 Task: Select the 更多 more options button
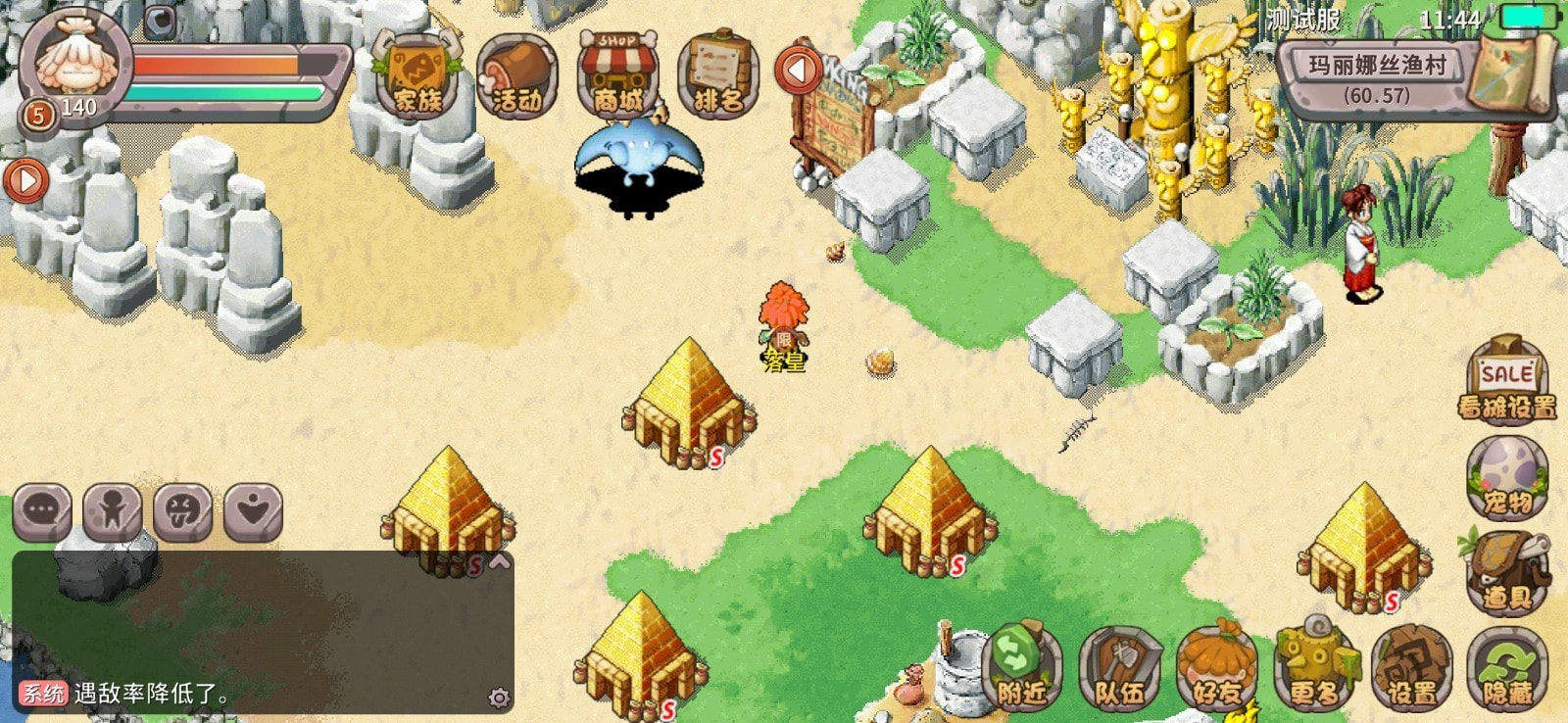point(1314,668)
